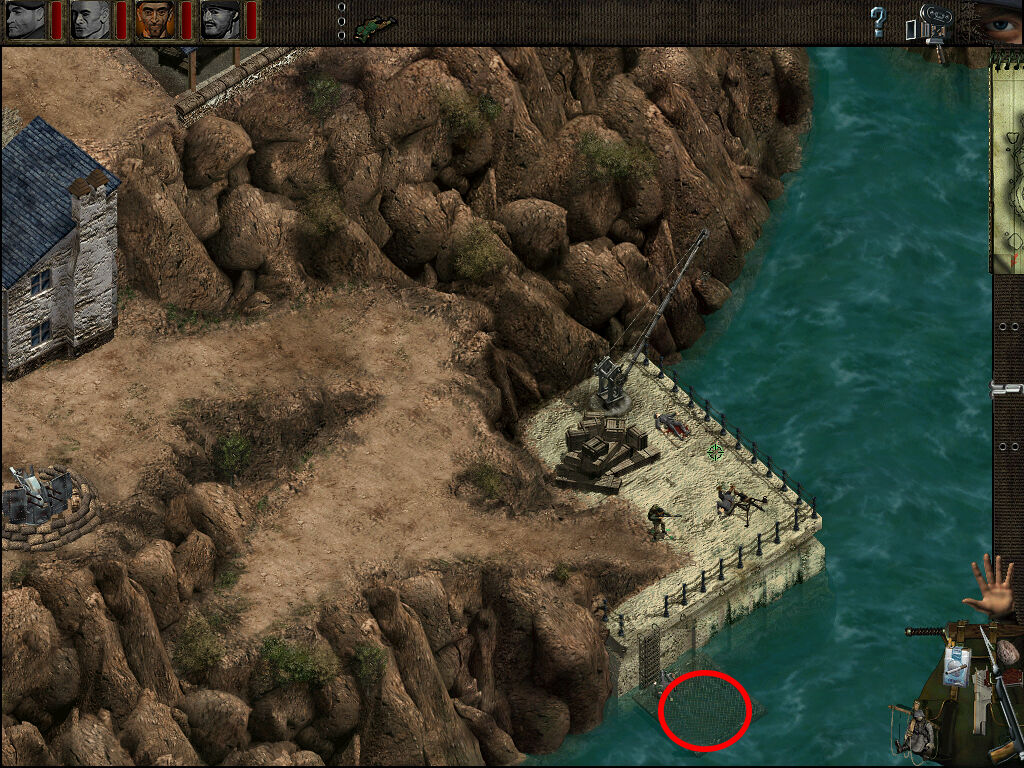Select the first commando portrait with peaked cap

point(25,19)
